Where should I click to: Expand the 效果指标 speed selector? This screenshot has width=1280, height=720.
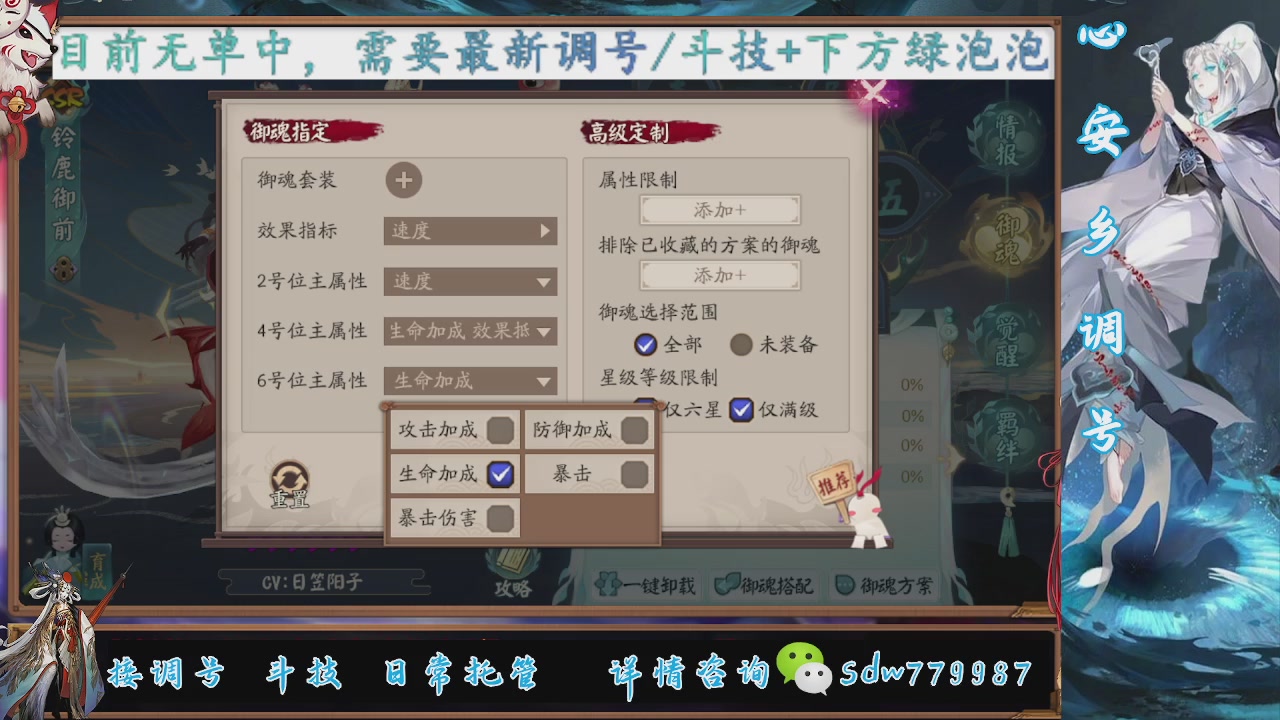[470, 231]
